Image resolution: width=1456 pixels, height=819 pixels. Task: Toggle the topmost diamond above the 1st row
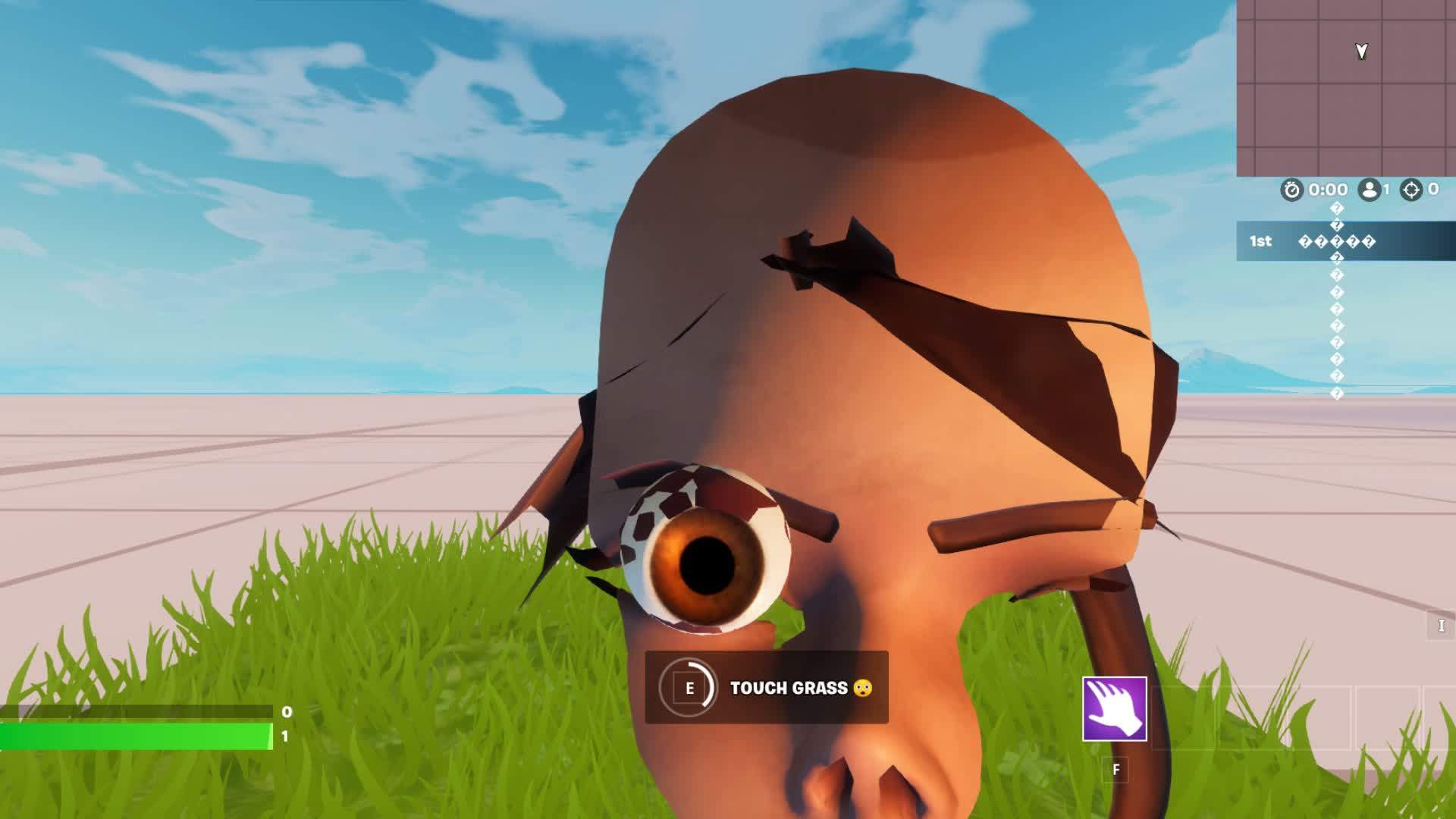[1337, 209]
